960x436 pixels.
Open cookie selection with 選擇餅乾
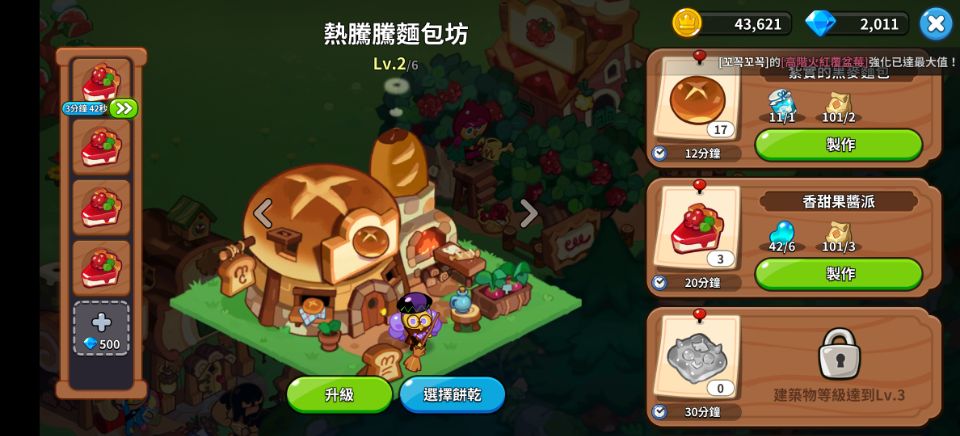click(452, 394)
